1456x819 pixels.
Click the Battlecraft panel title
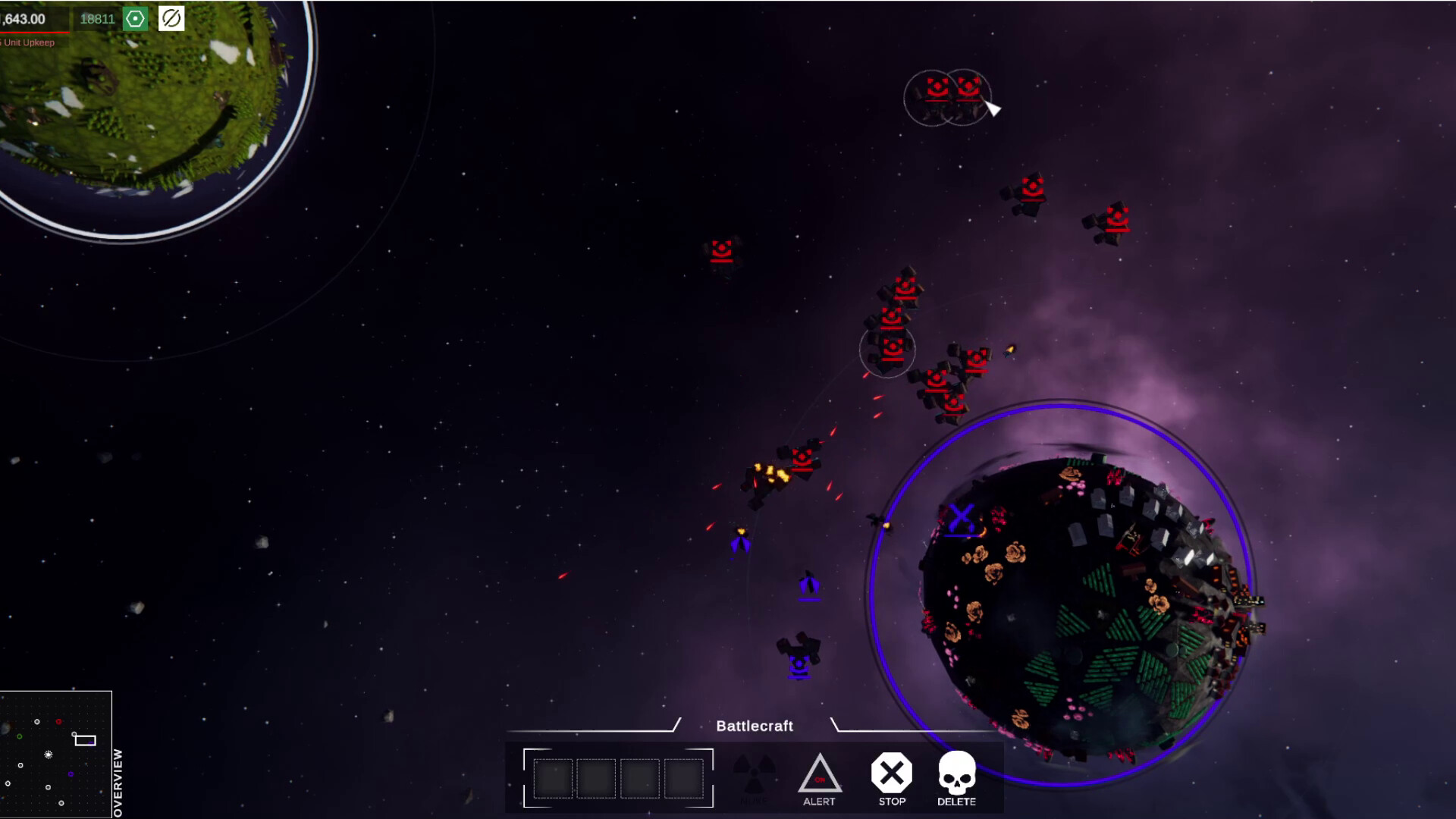[755, 726]
